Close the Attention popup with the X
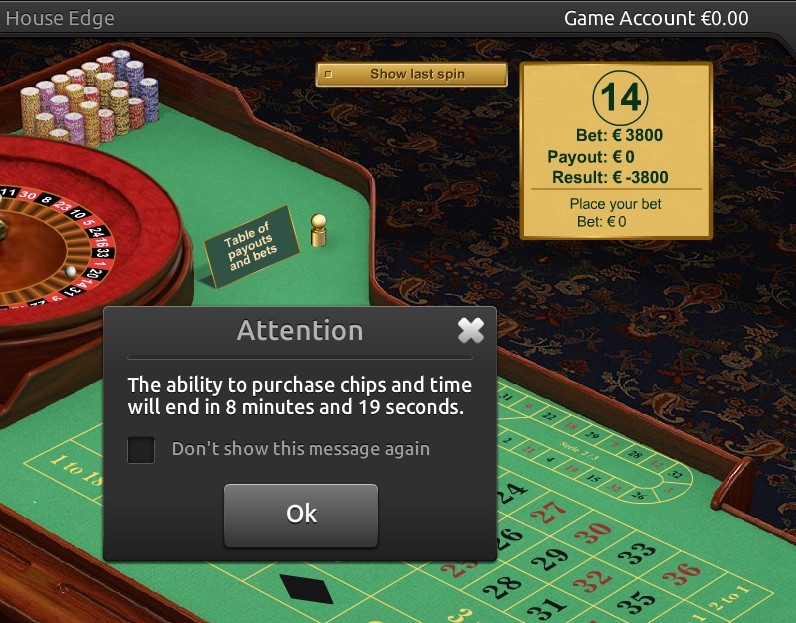The width and height of the screenshot is (796, 623). tap(470, 331)
